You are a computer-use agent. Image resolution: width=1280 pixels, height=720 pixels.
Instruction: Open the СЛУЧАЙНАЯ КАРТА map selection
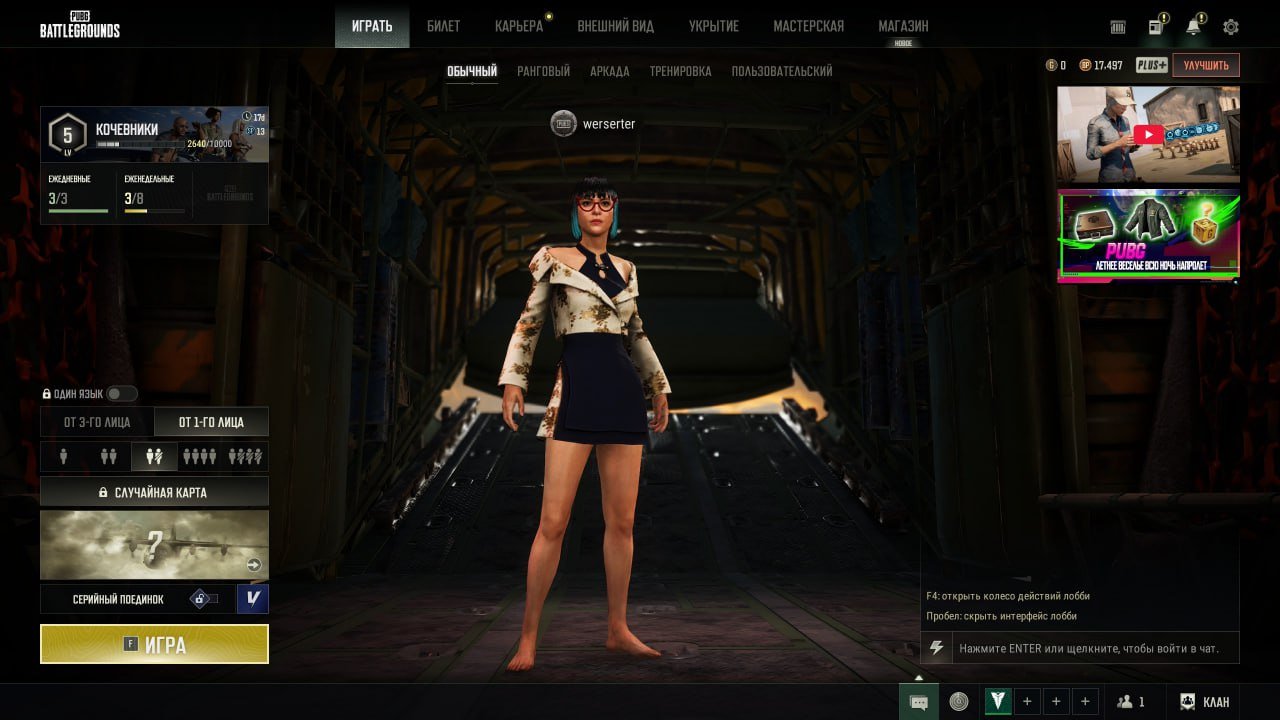tap(154, 492)
